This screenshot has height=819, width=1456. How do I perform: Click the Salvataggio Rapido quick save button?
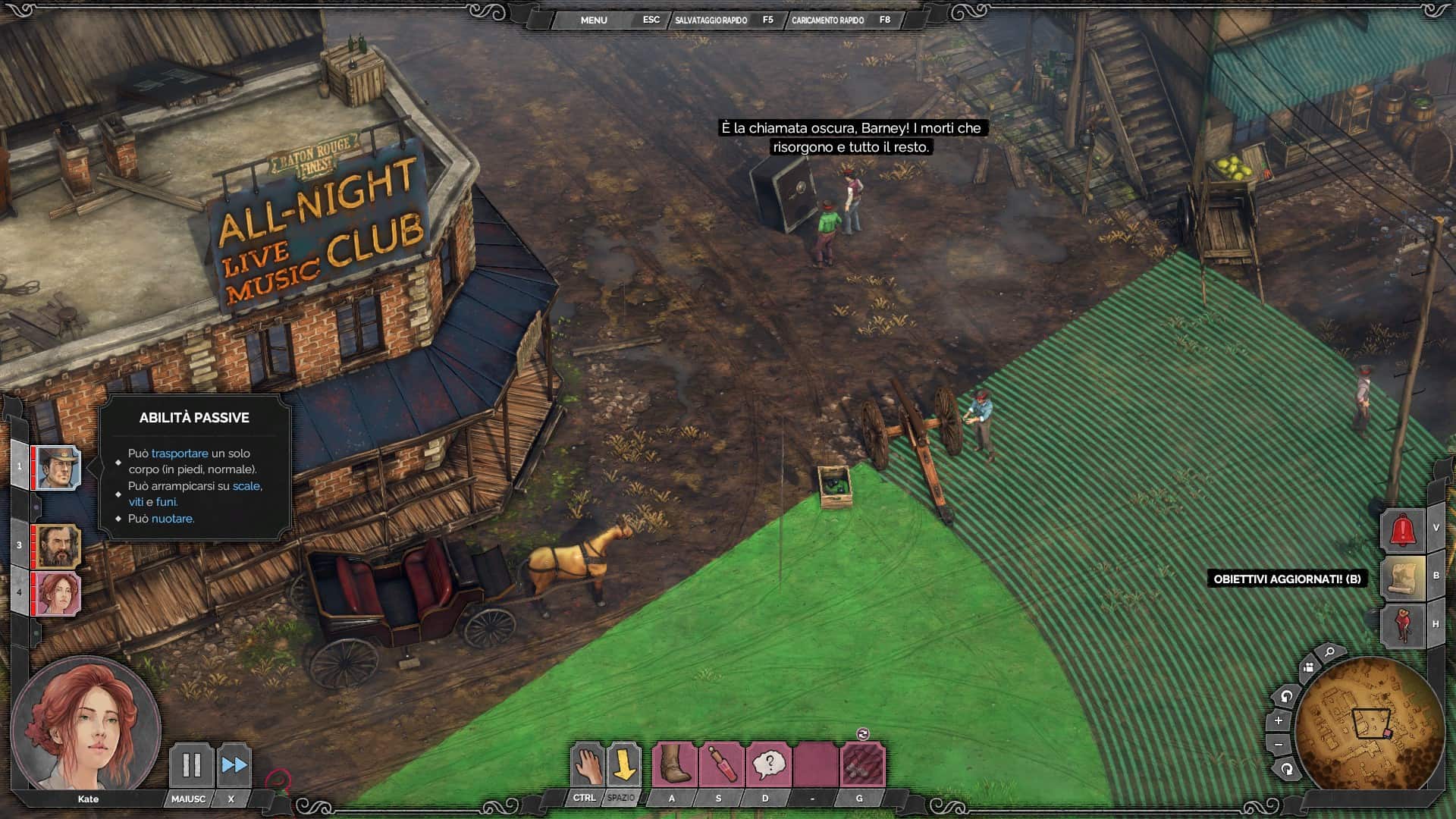711,20
